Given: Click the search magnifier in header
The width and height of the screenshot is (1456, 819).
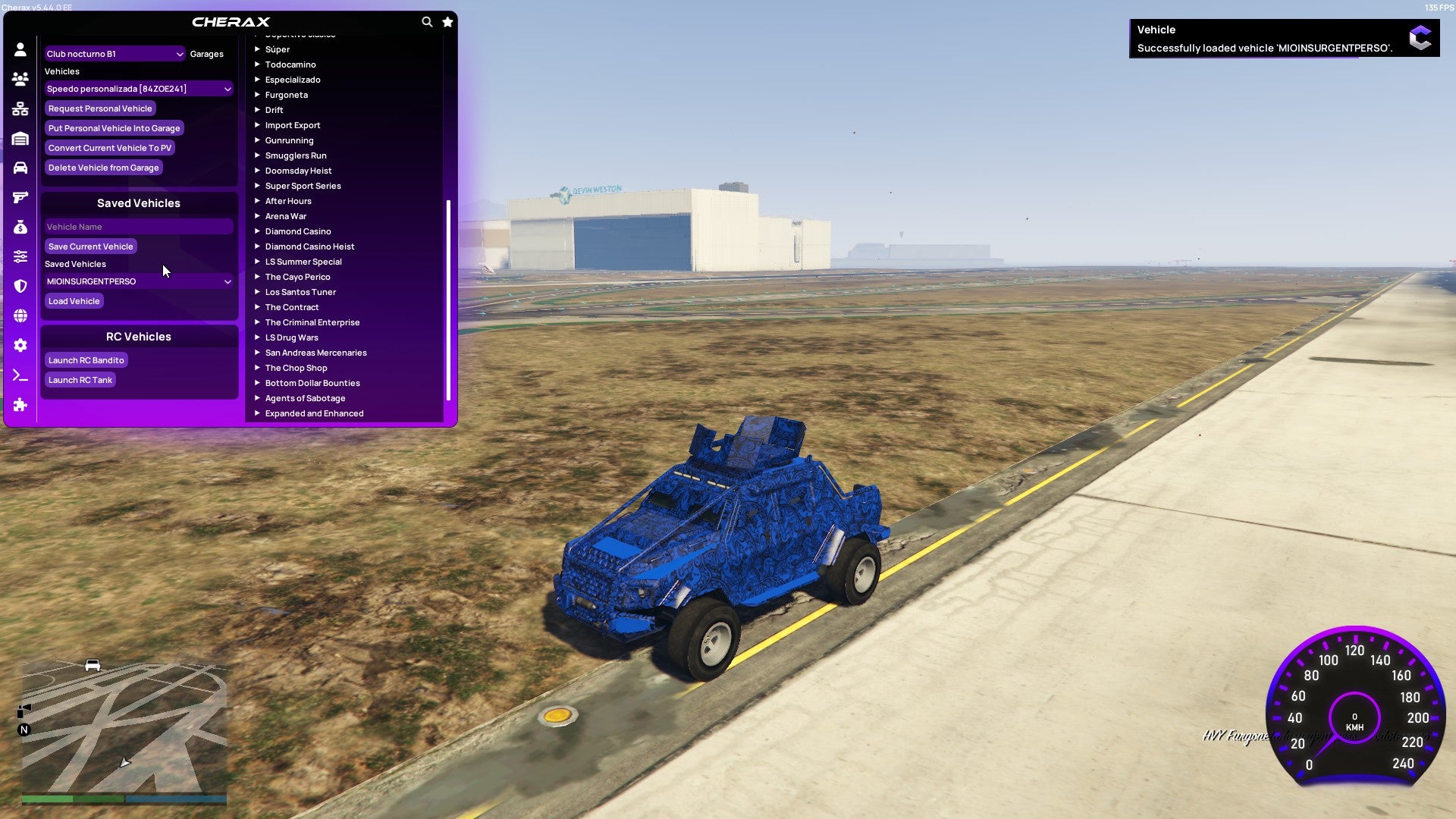Looking at the screenshot, I should click(427, 22).
